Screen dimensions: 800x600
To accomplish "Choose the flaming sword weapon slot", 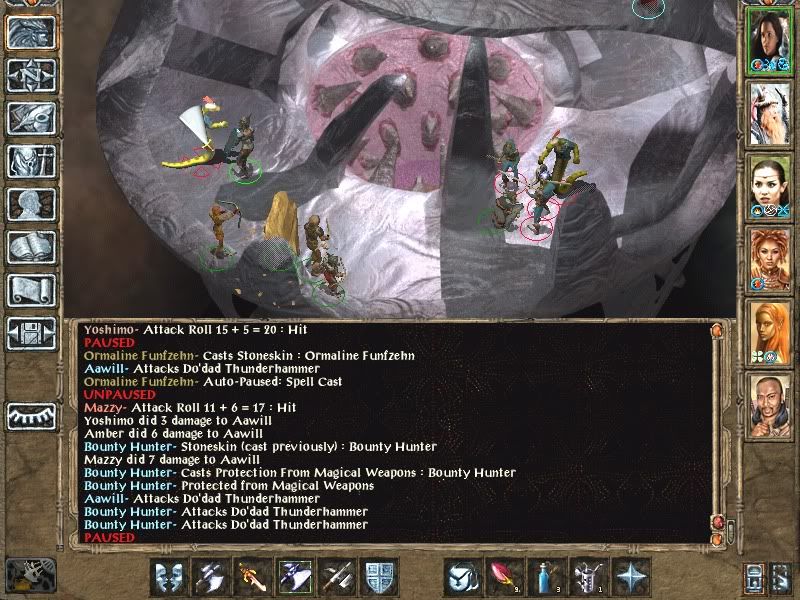I will 252,577.
